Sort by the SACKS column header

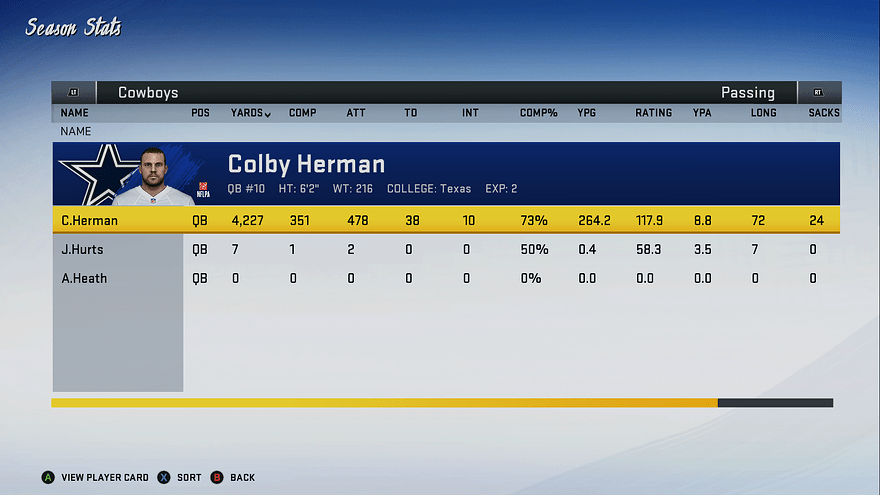pos(824,113)
